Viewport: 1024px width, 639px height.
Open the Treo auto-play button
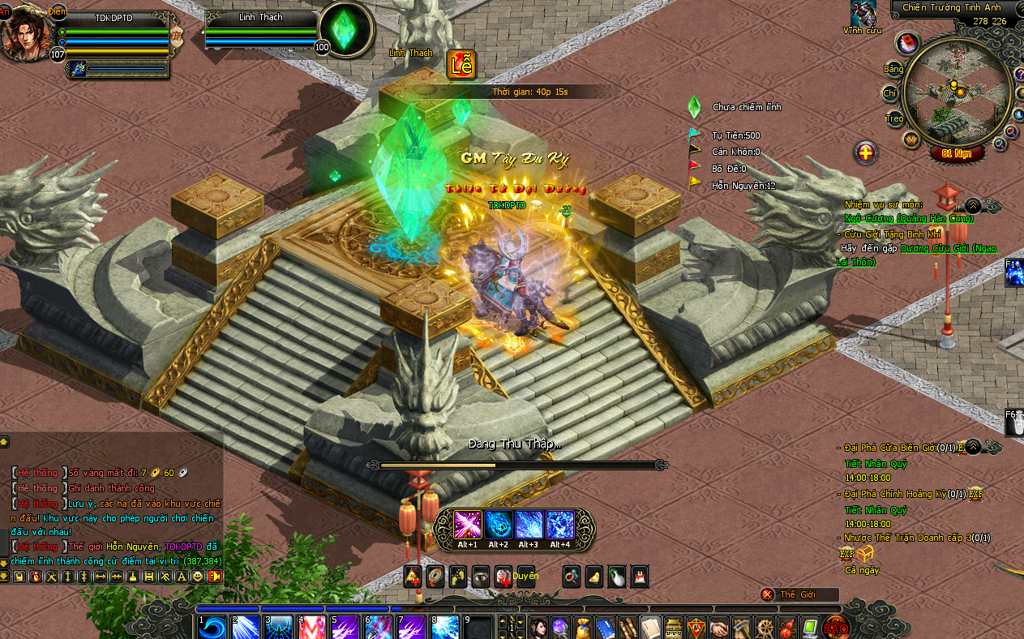click(x=894, y=118)
